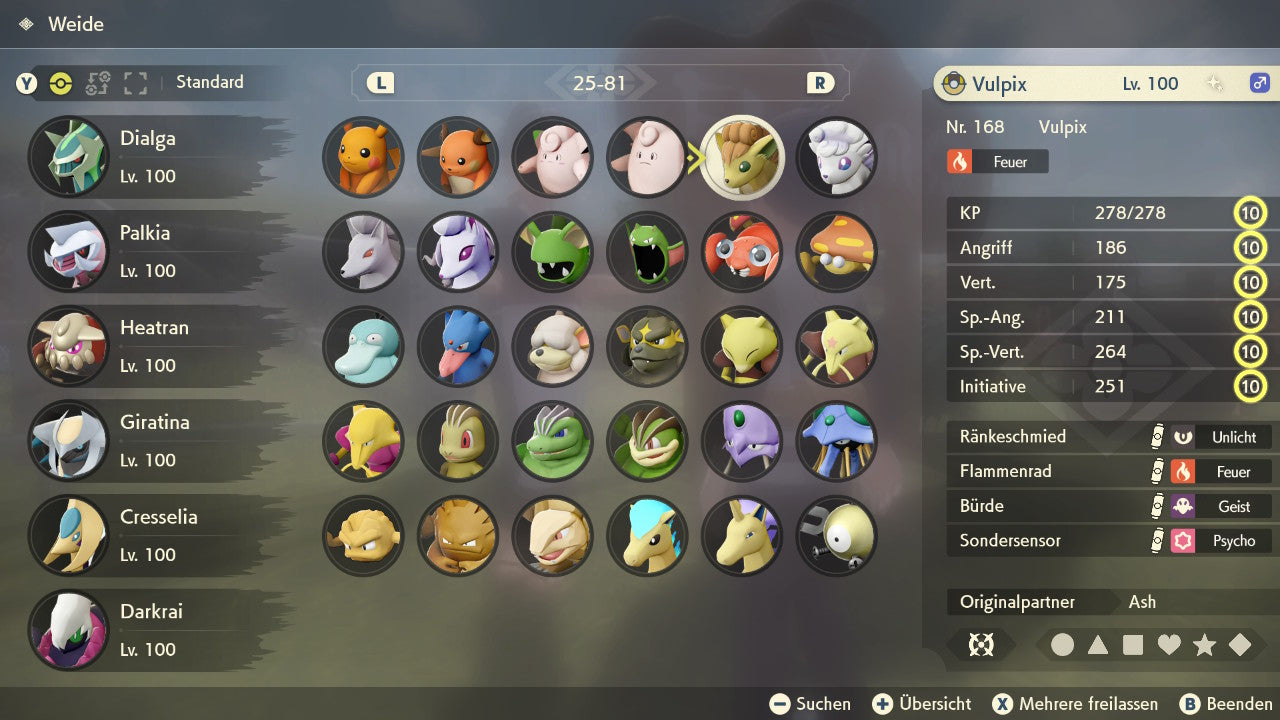Select the Paras pasture slot

pyautogui.click(x=742, y=252)
